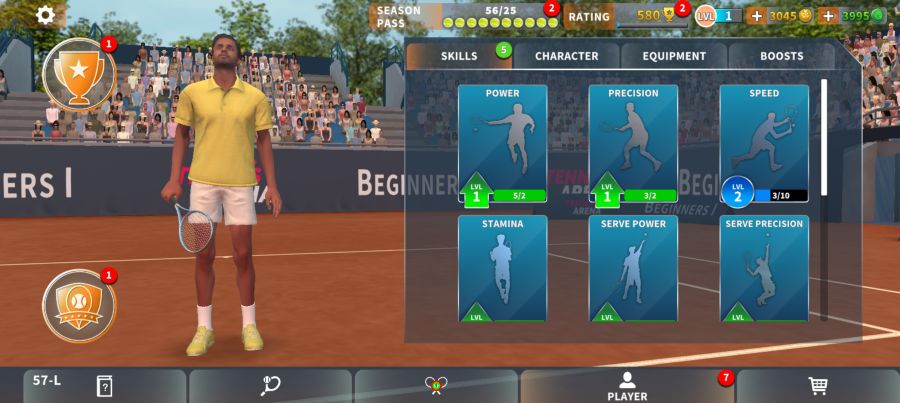Open the crossed rackets play tab
Viewport: 900px width, 403px height.
tap(436, 386)
